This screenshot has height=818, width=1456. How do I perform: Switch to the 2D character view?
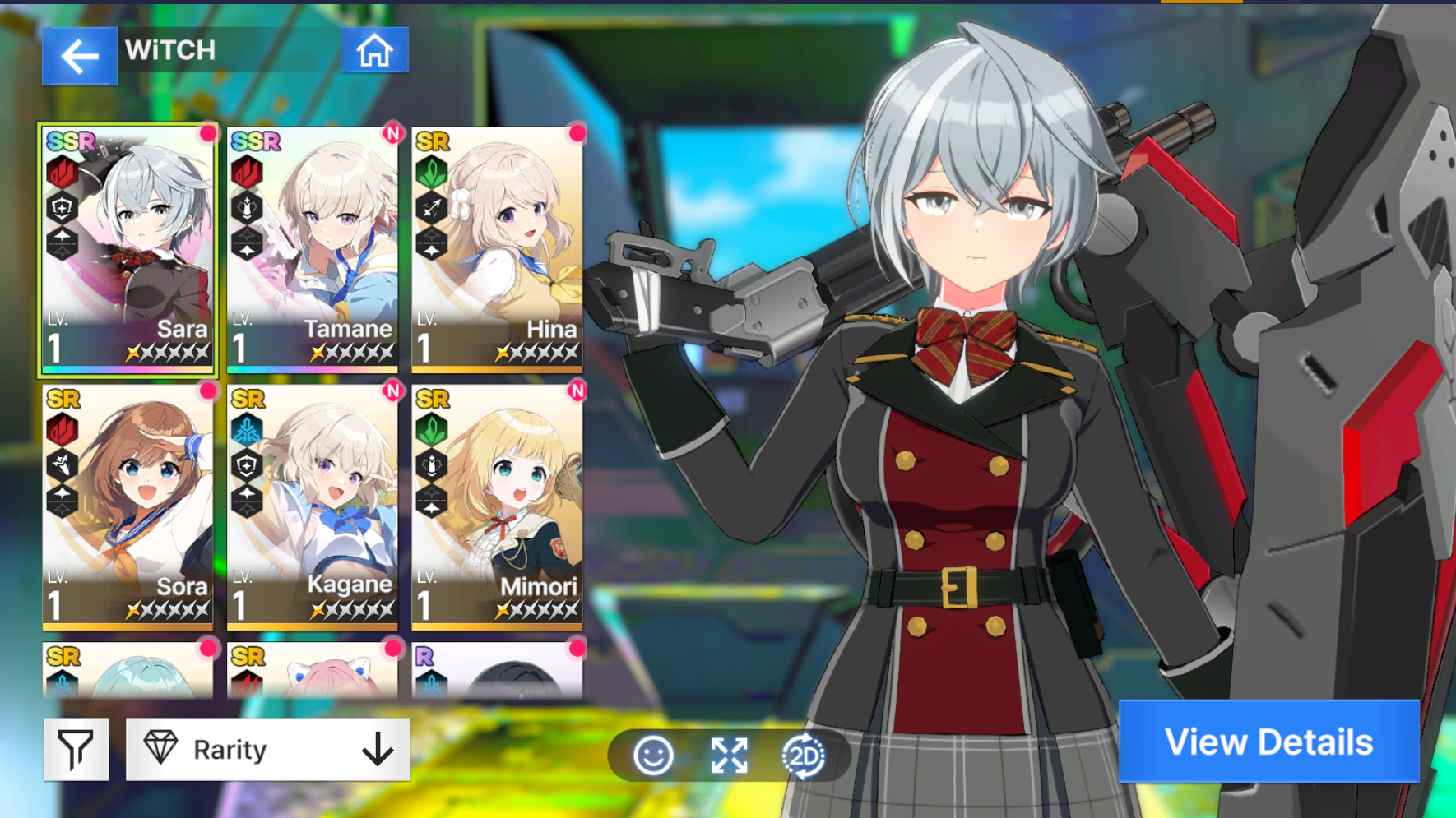pos(803,756)
